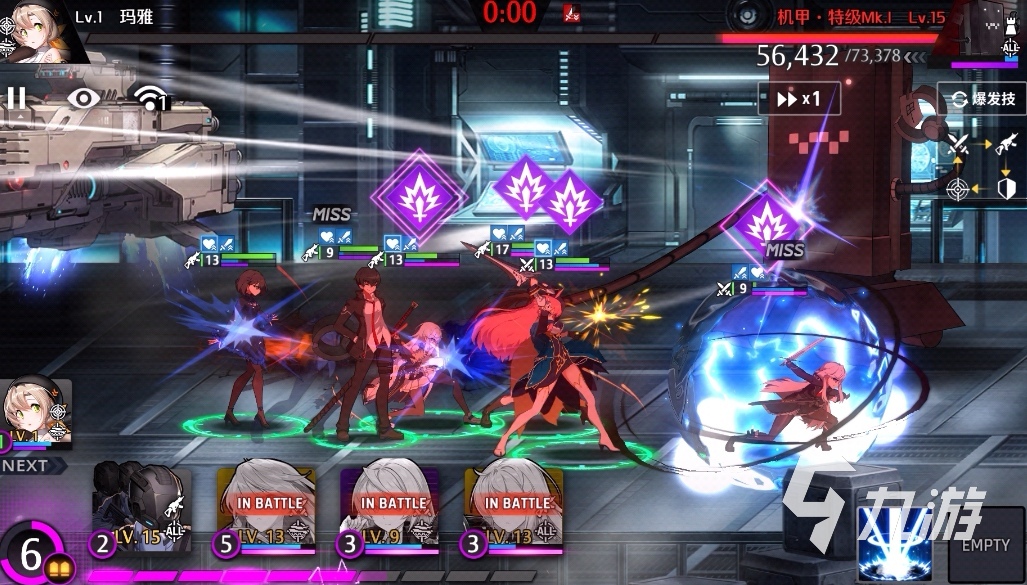The image size is (1027, 585).
Task: Tap the signal icon marked 1
Action: click(x=151, y=98)
